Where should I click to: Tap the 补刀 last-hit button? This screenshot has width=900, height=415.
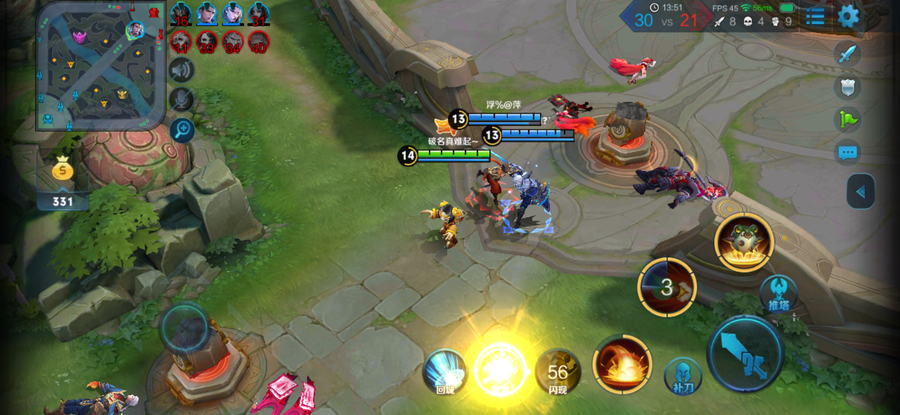tap(682, 376)
